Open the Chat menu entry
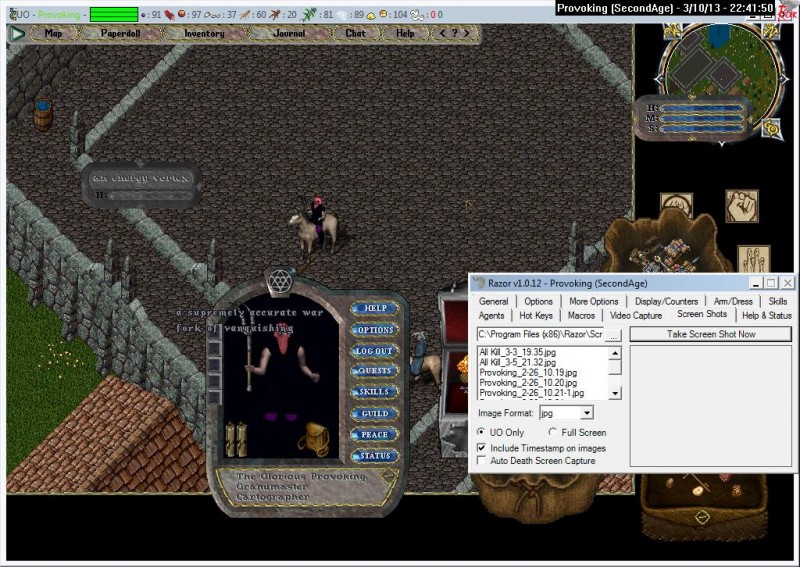 pyautogui.click(x=355, y=33)
